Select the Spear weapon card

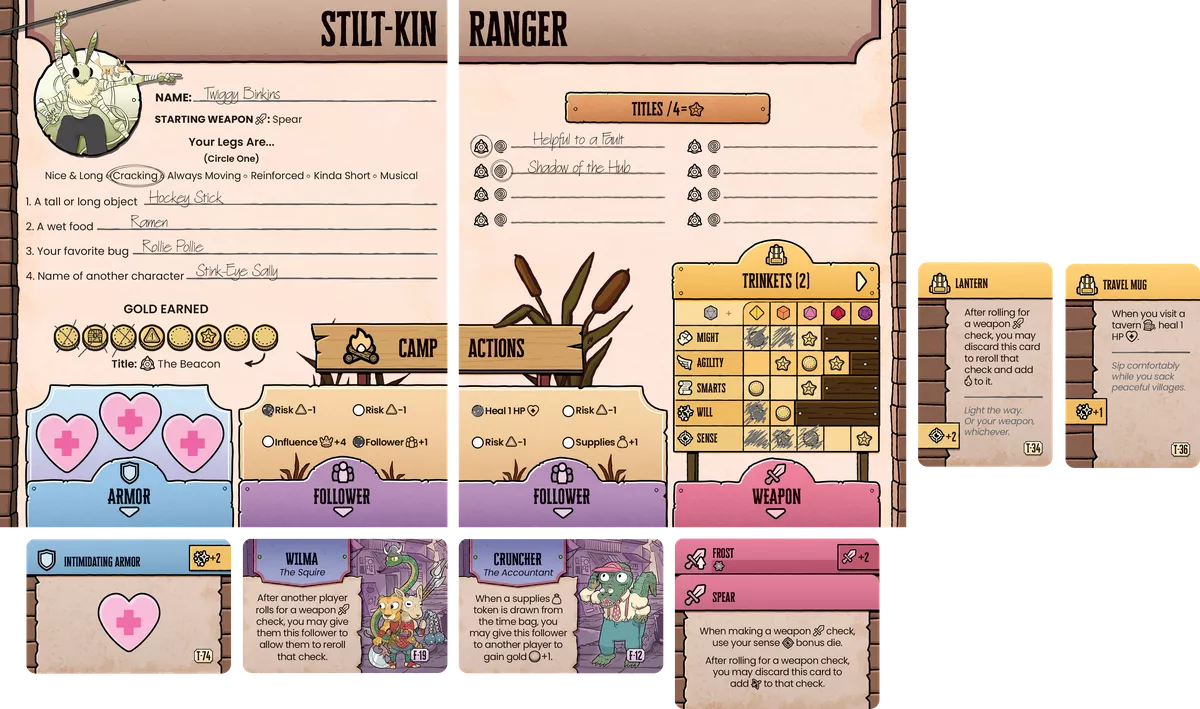[777, 640]
